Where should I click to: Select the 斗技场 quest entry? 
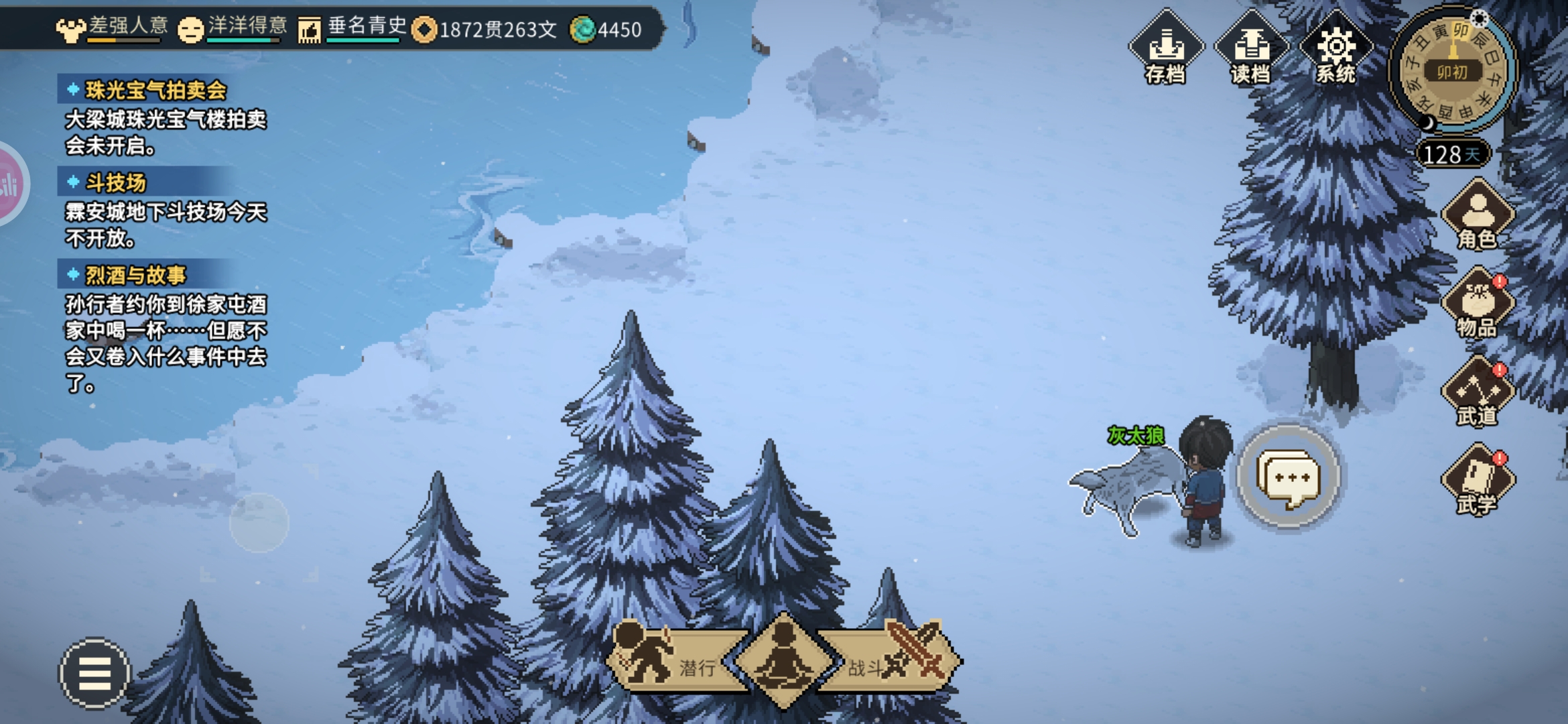pos(115,183)
